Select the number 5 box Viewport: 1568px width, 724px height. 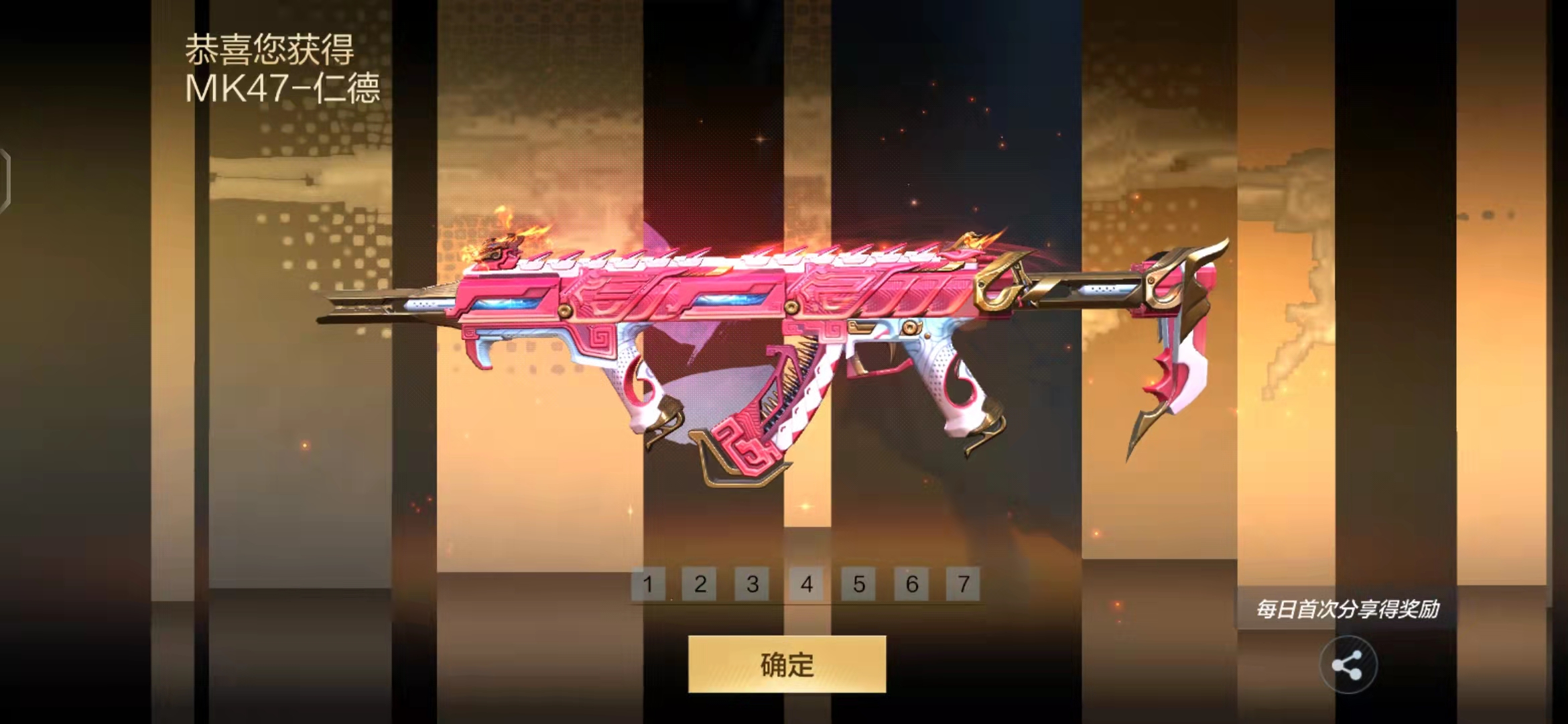coord(858,584)
